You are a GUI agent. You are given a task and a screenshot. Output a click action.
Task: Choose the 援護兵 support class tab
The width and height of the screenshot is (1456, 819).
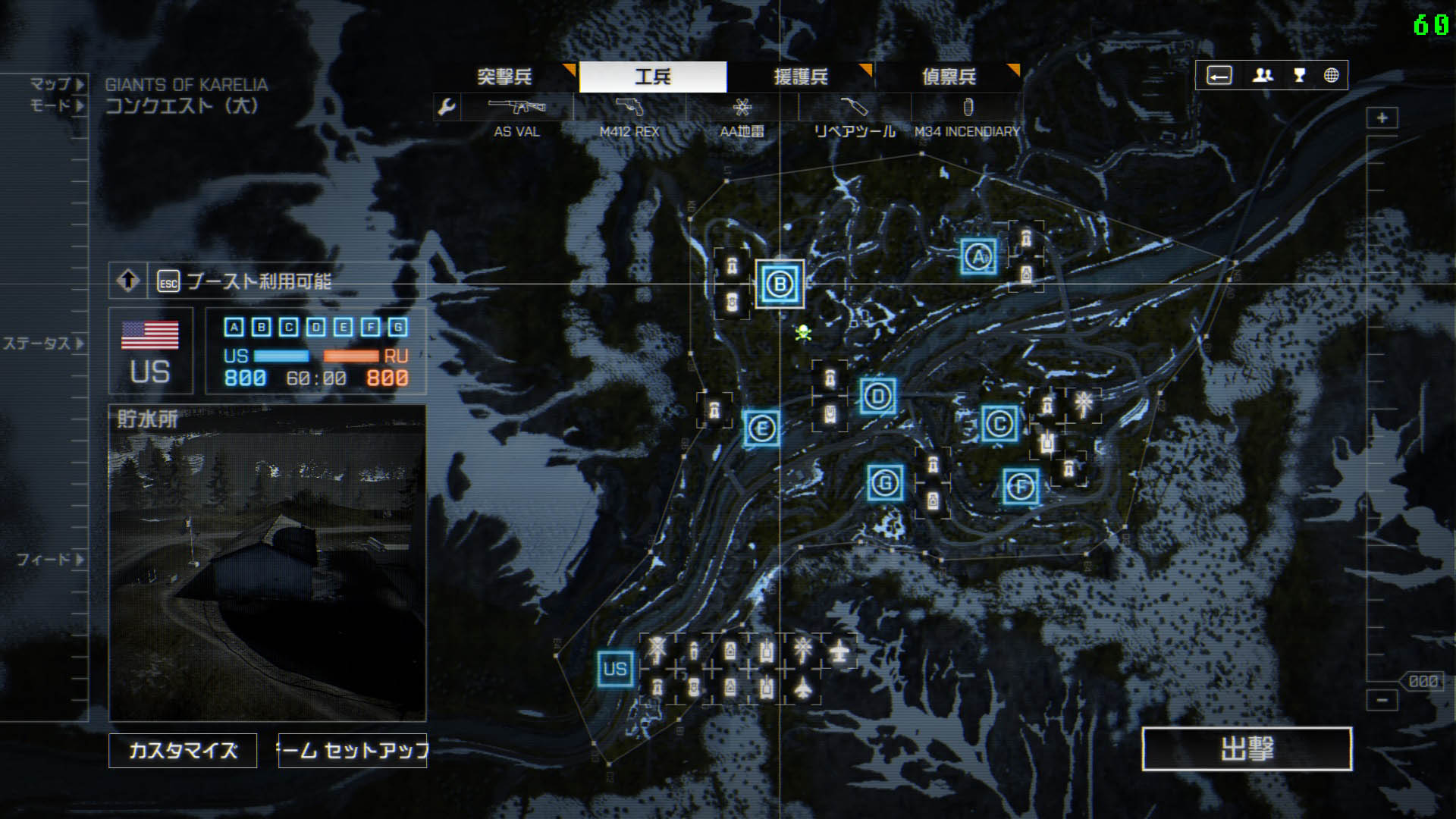[801, 77]
